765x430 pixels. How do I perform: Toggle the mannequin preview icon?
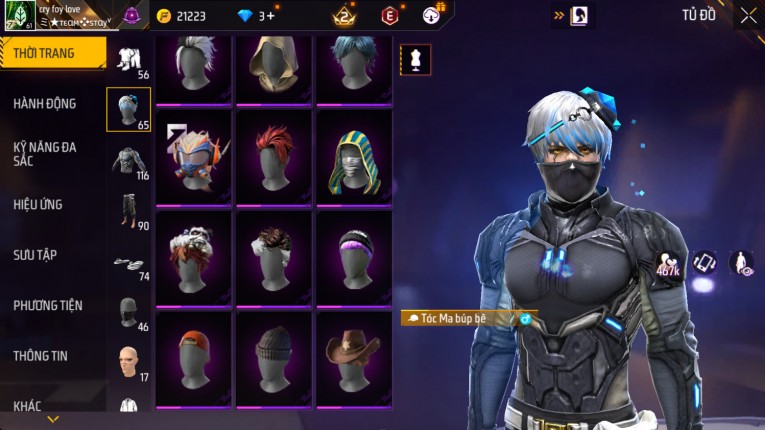(x=416, y=60)
